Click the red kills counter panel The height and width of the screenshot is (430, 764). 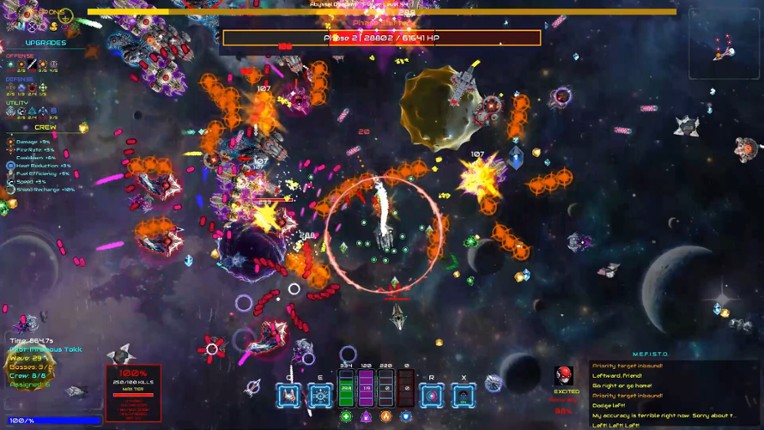(133, 392)
